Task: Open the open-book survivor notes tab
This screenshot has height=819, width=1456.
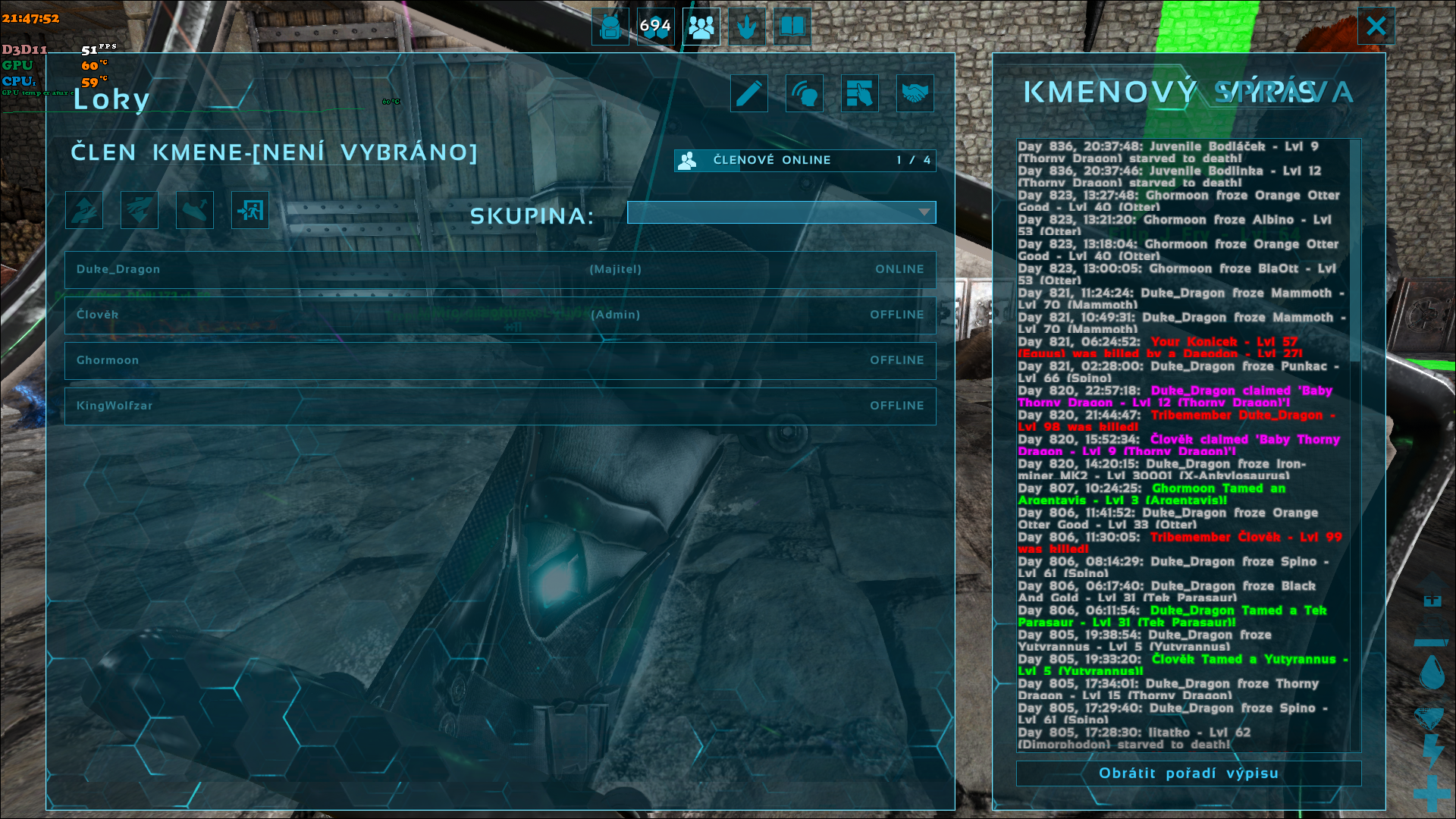Action: click(x=792, y=27)
